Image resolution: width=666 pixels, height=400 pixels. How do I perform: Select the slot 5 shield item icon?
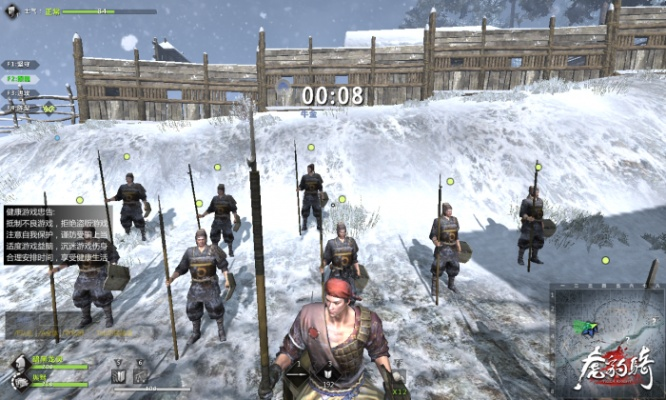point(118,375)
